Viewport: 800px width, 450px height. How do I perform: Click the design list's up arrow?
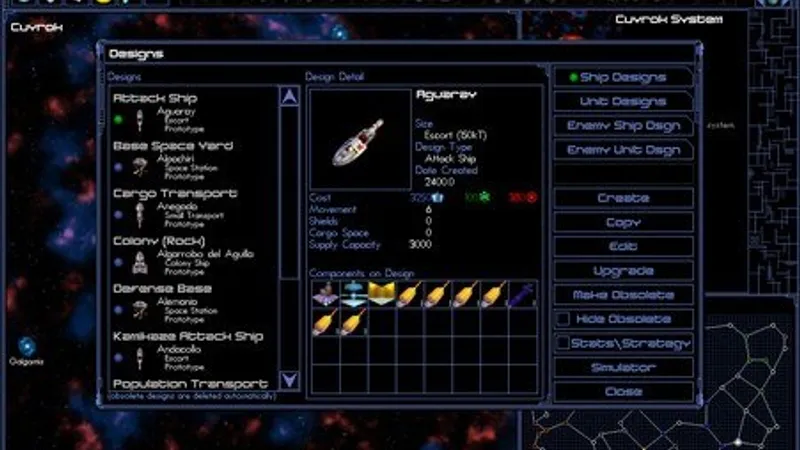click(289, 97)
